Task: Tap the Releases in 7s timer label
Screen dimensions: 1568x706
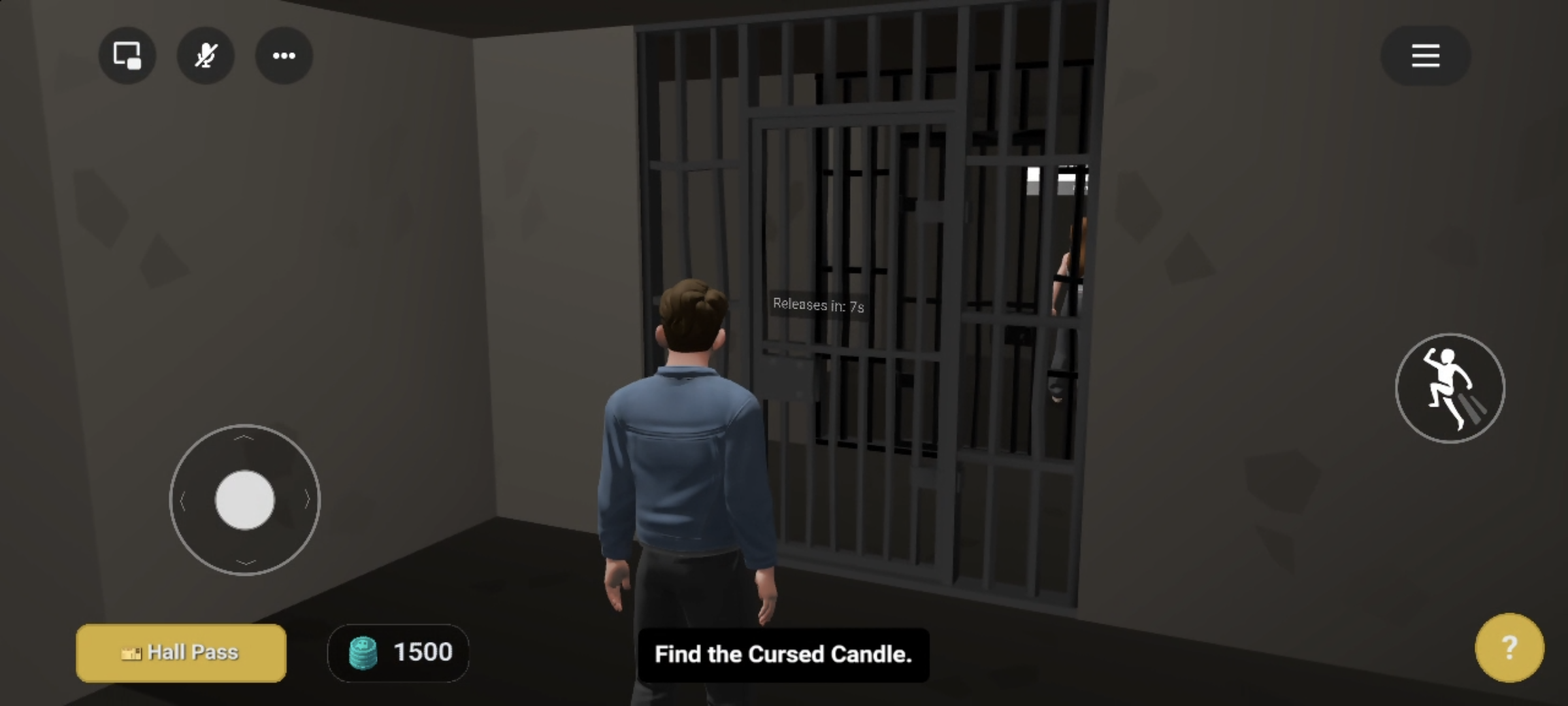Action: [x=817, y=305]
